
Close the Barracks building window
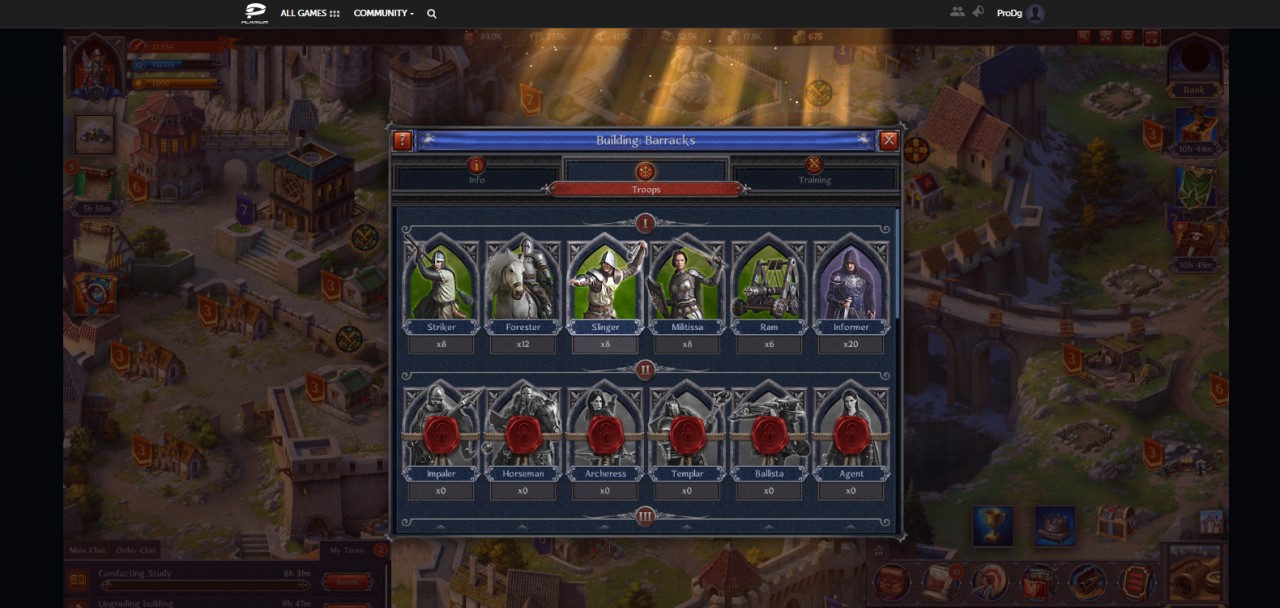click(888, 141)
